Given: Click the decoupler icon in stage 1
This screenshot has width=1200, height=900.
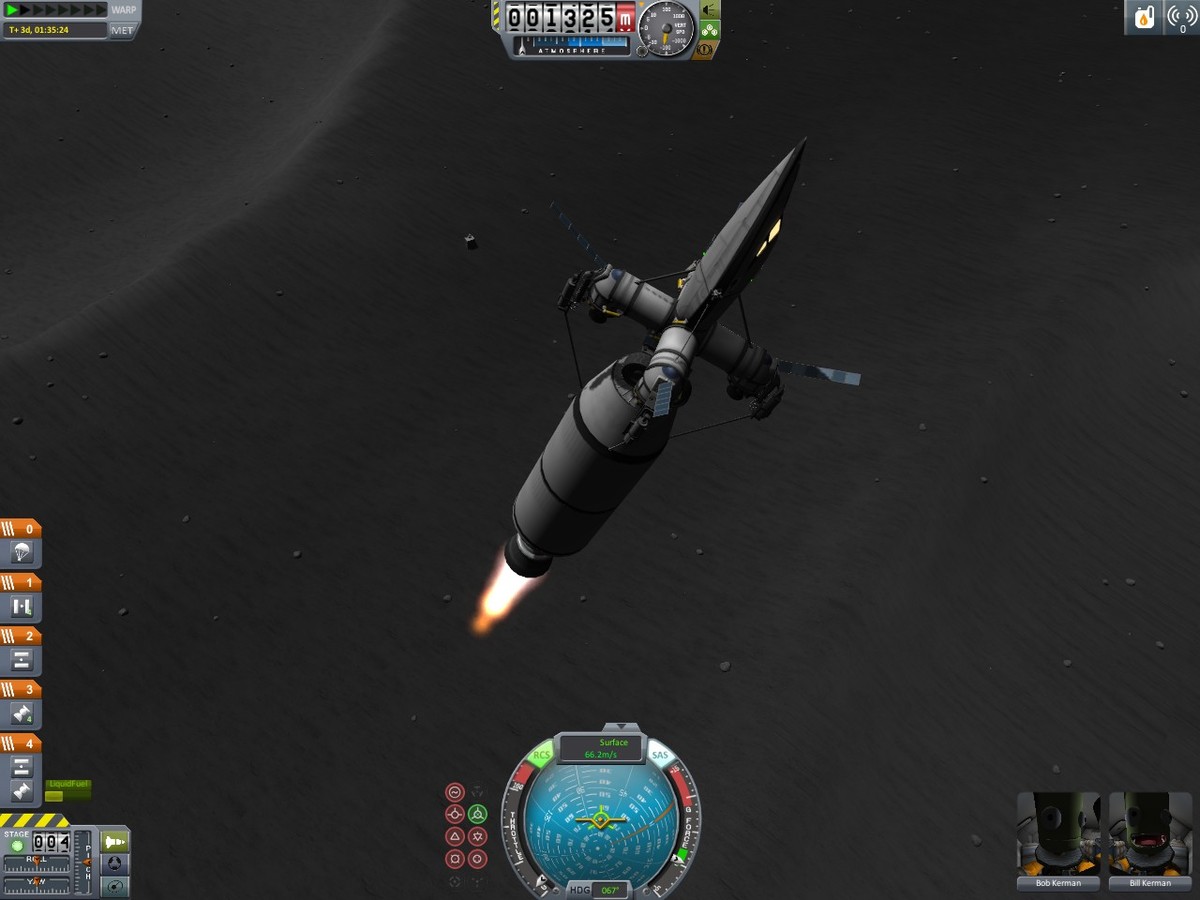Looking at the screenshot, I should point(22,605).
